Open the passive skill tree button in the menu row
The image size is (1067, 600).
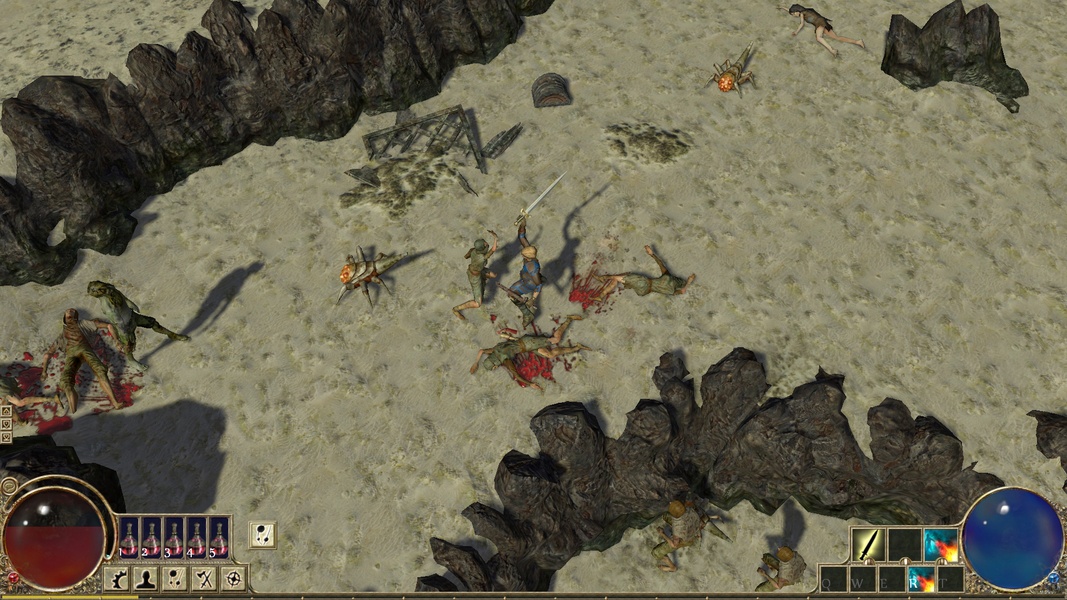click(176, 578)
